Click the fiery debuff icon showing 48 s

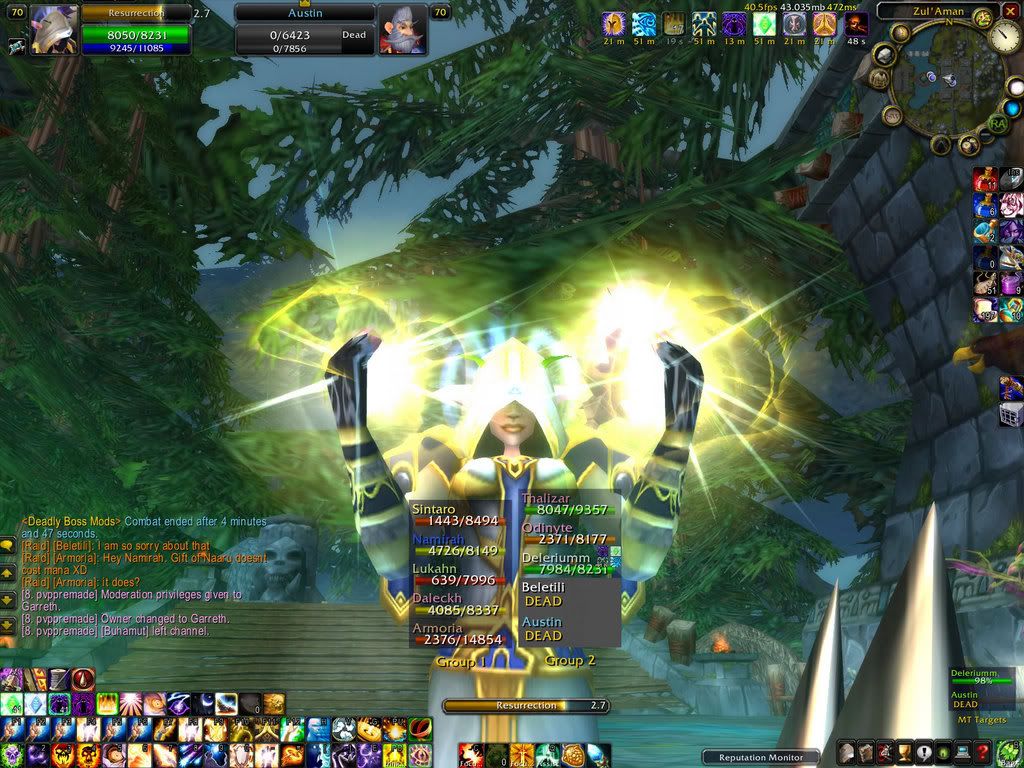pyautogui.click(x=856, y=24)
